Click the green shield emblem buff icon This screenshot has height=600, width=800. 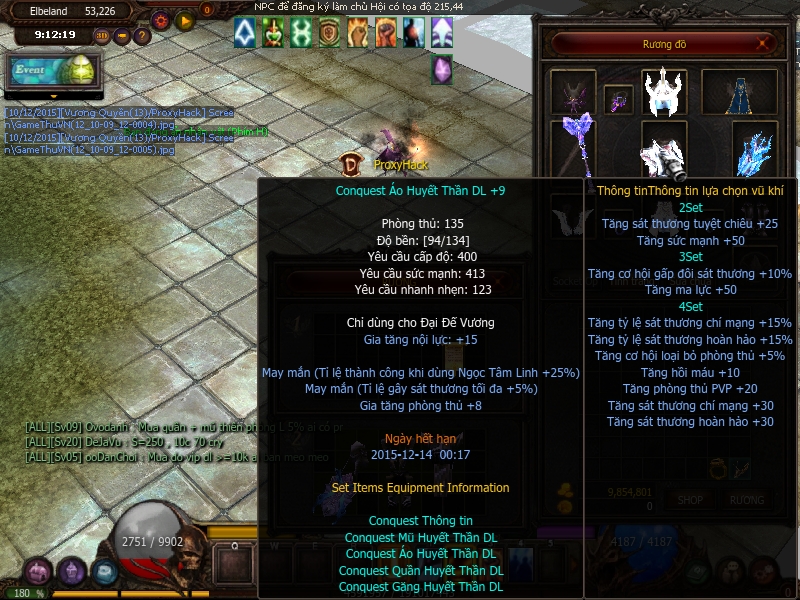330,33
